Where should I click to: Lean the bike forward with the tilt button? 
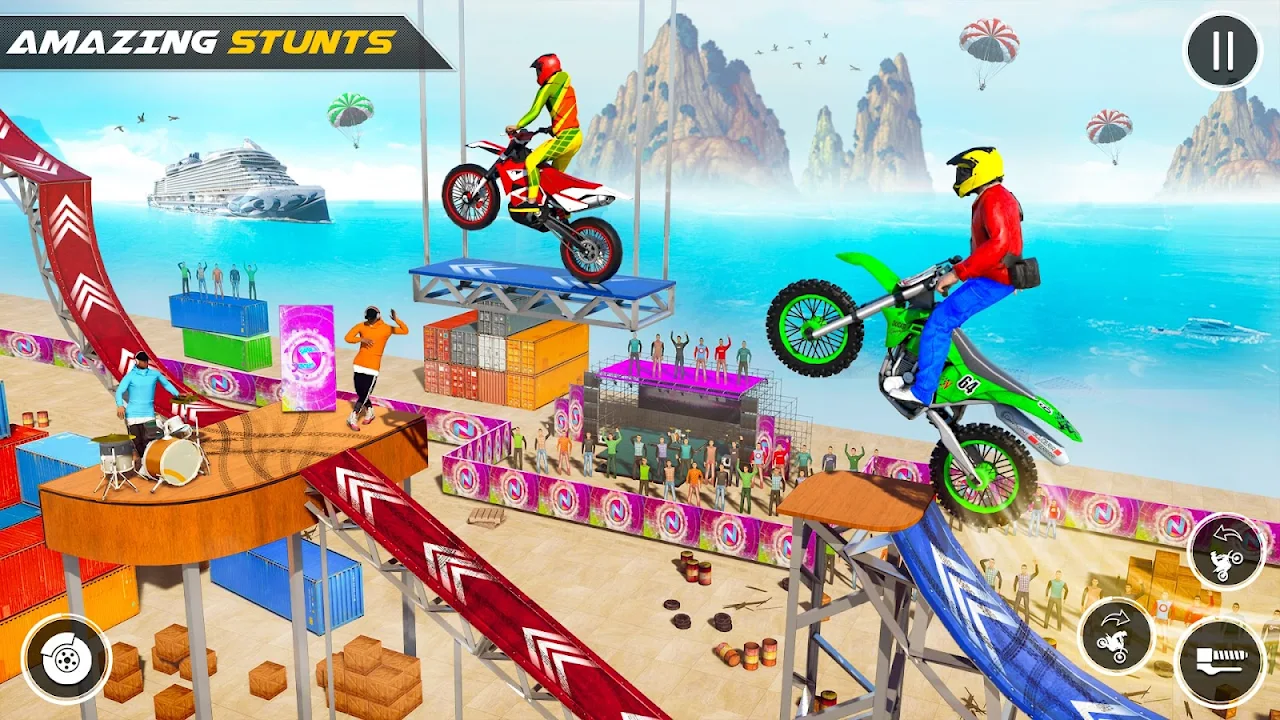tap(1115, 636)
